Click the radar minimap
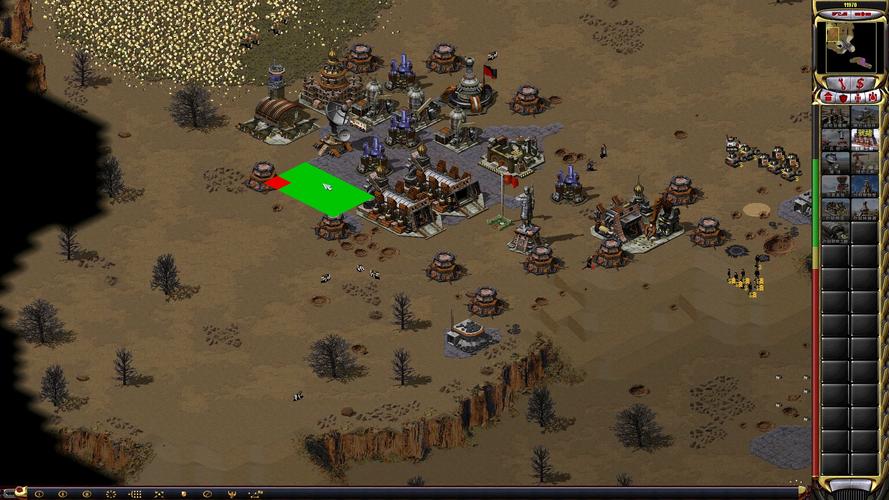Viewport: 889px width, 500px height. point(849,45)
